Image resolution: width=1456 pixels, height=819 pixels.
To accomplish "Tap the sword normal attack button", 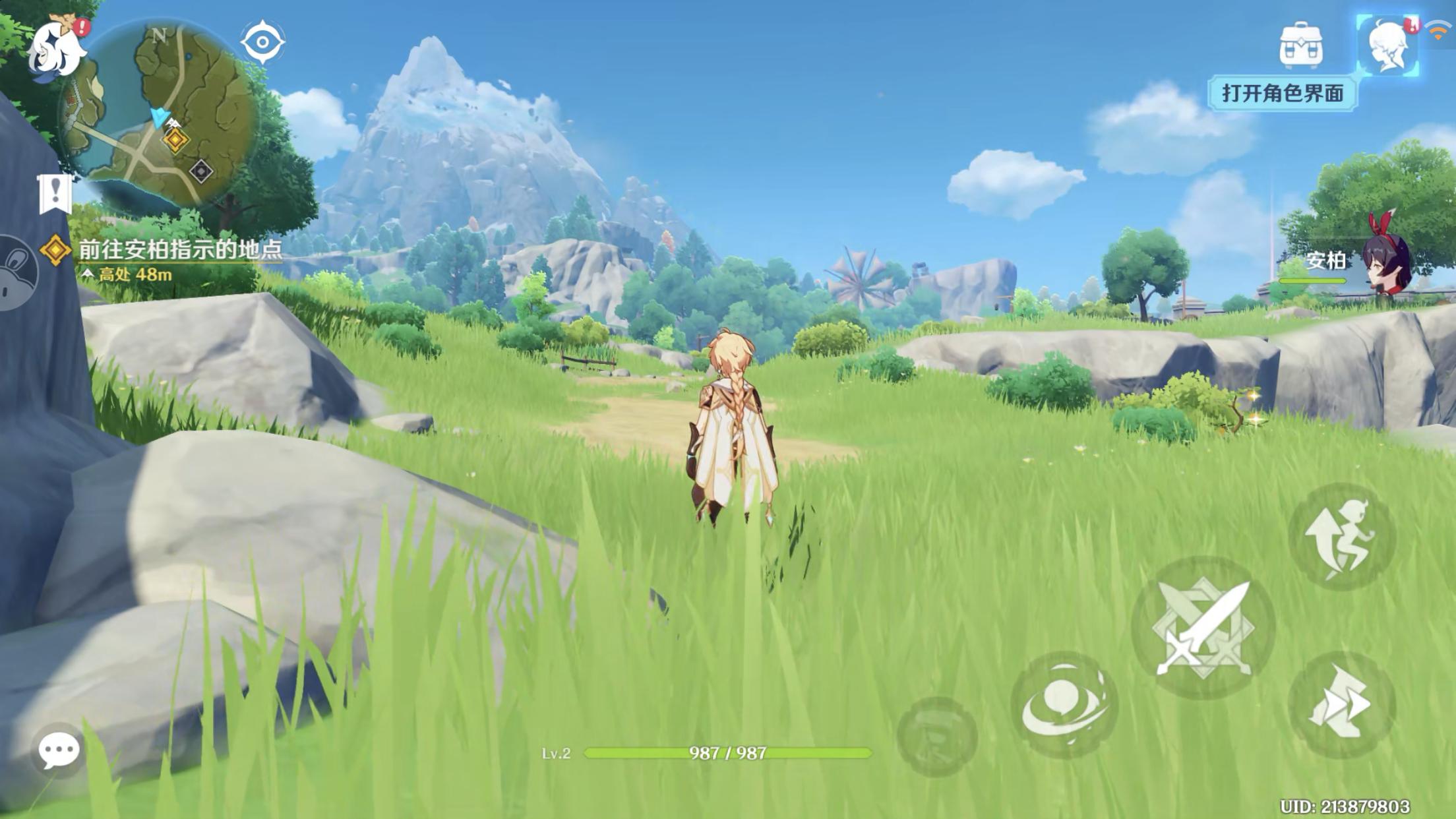I will click(x=1203, y=626).
